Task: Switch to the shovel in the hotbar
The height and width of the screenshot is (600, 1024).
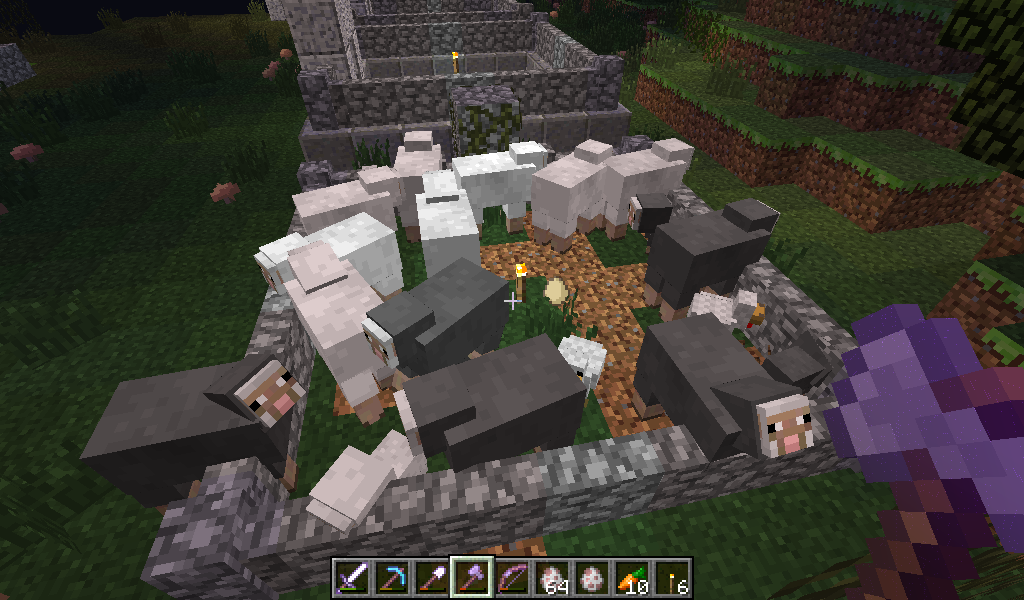Action: coord(431,577)
